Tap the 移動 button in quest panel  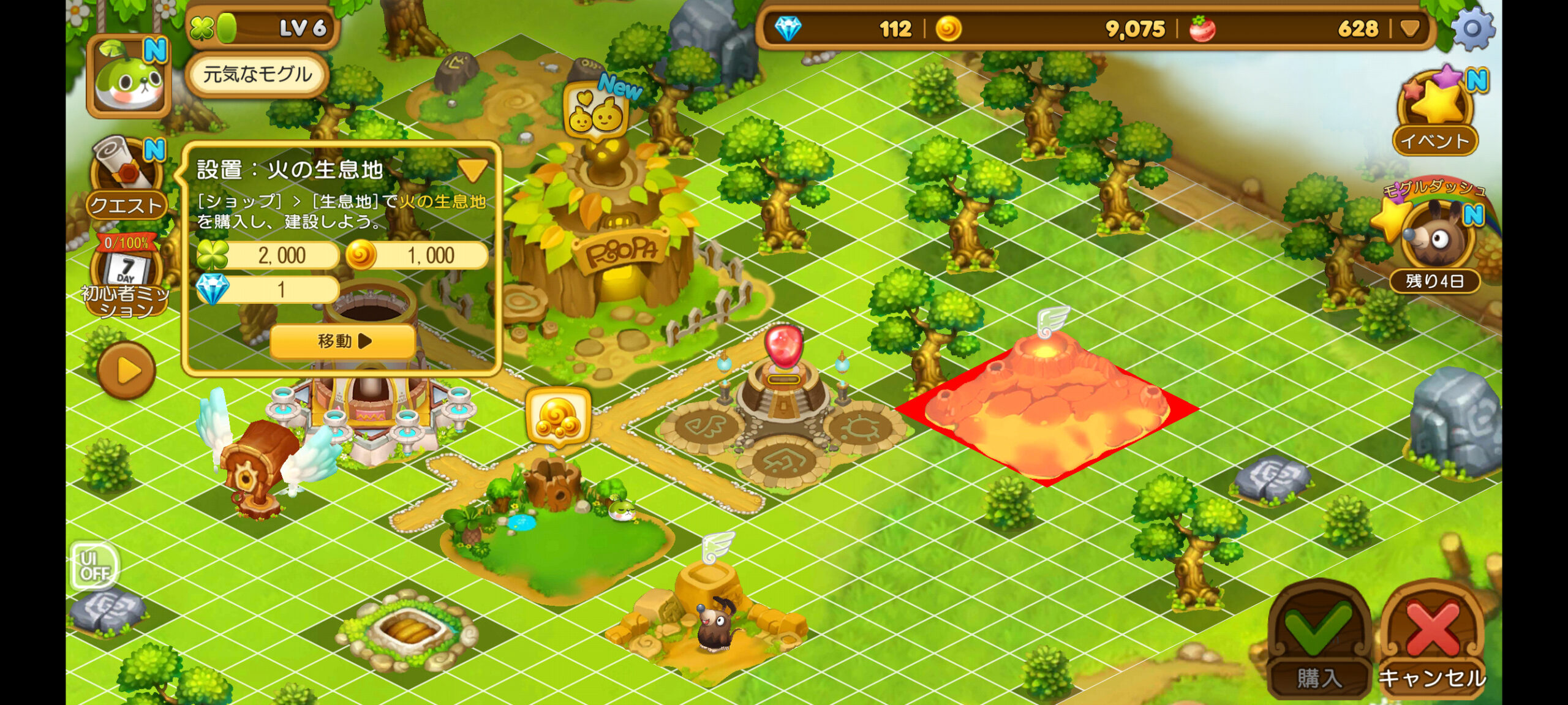click(x=342, y=341)
